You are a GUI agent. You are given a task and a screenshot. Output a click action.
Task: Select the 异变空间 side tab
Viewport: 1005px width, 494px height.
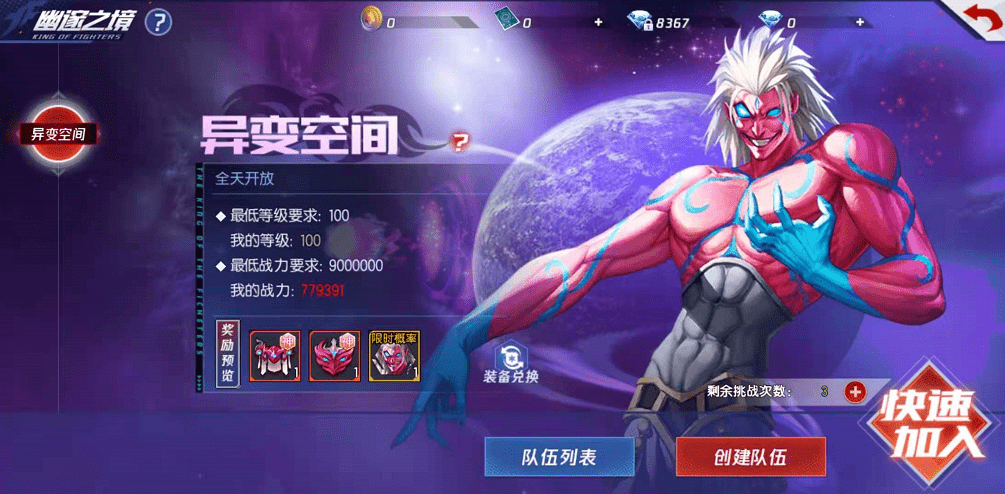tap(59, 133)
